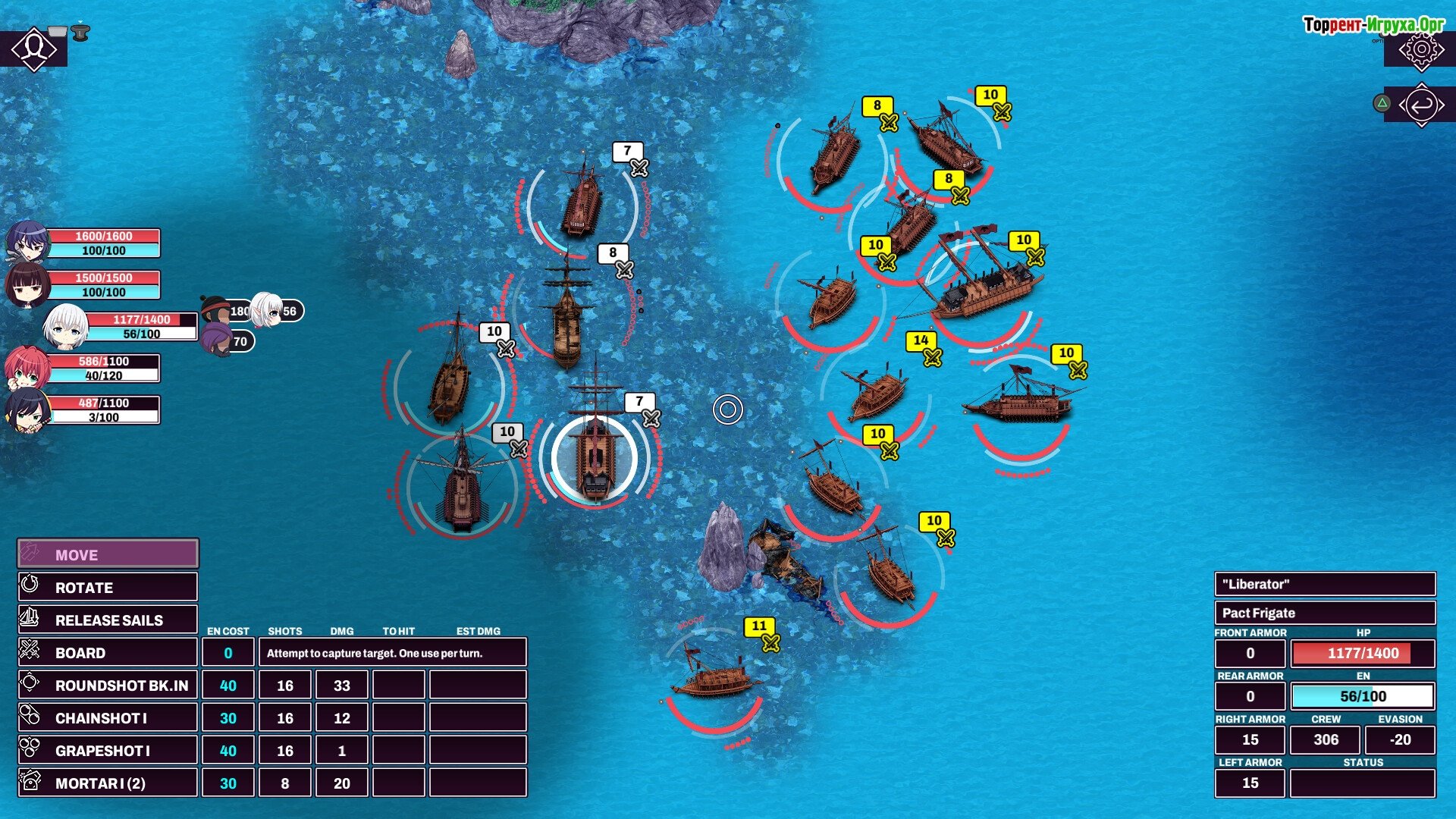Select captain portrait with 1600/1600 HP

click(27, 243)
